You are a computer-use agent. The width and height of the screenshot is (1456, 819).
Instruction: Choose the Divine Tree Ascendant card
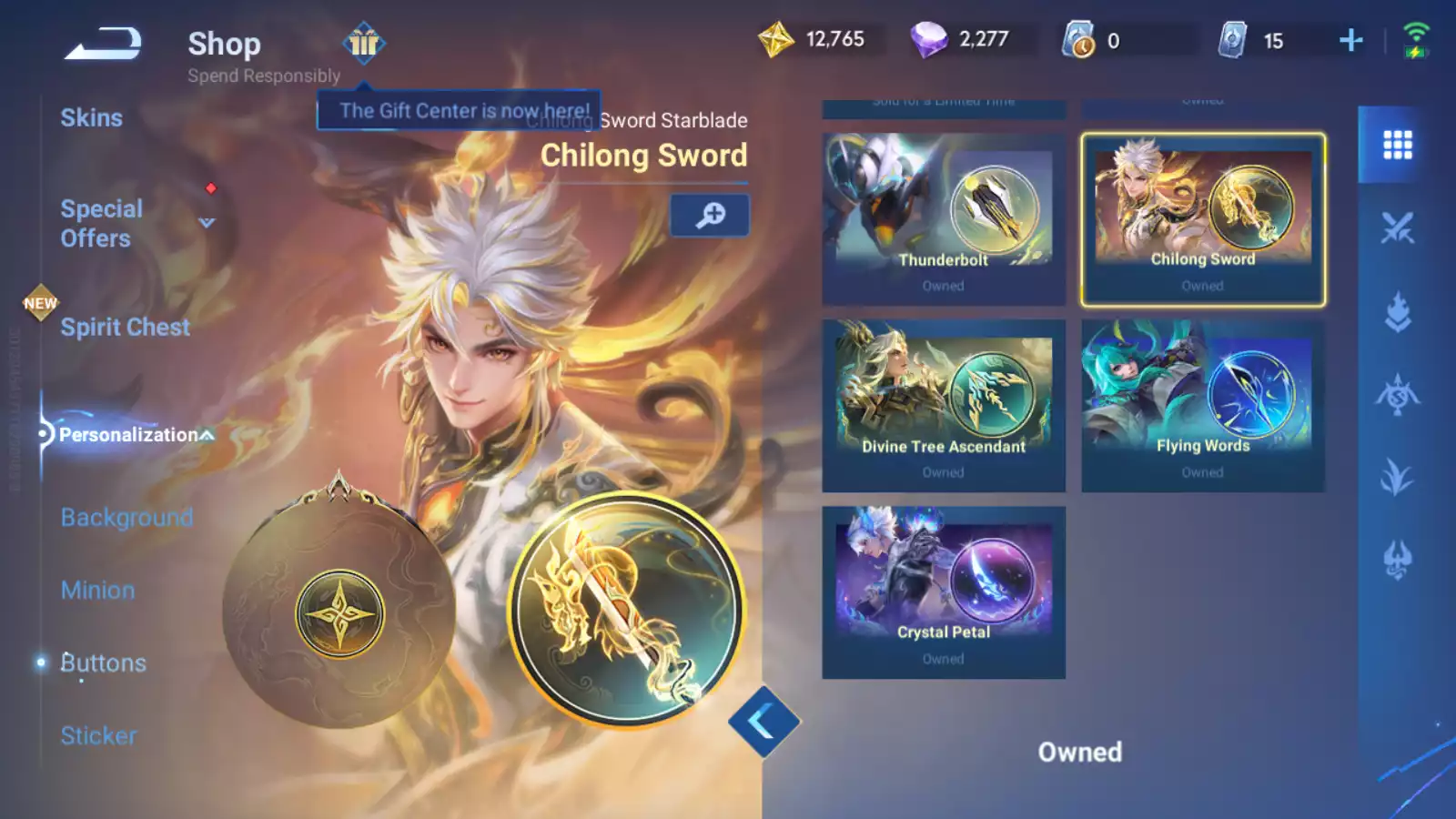tap(943, 406)
